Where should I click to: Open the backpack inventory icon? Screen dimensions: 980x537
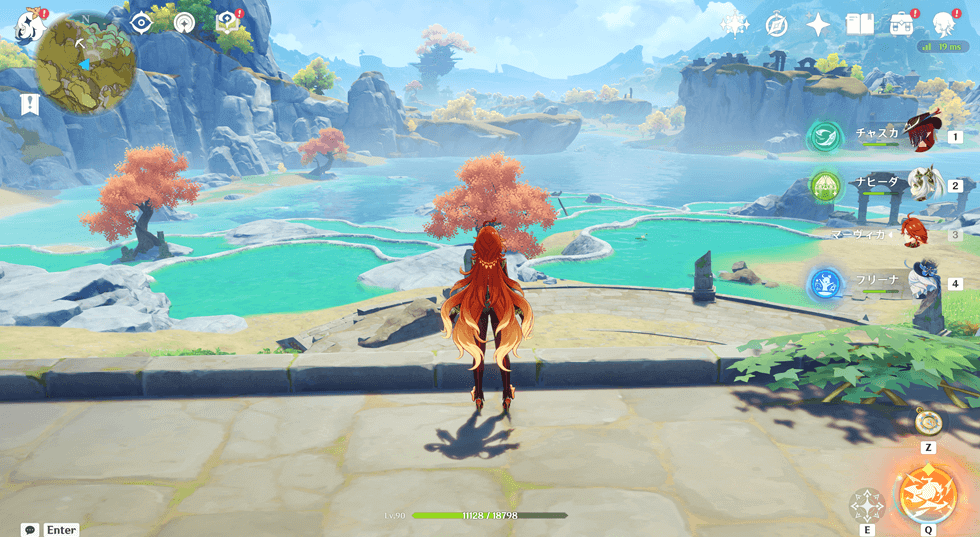[901, 25]
